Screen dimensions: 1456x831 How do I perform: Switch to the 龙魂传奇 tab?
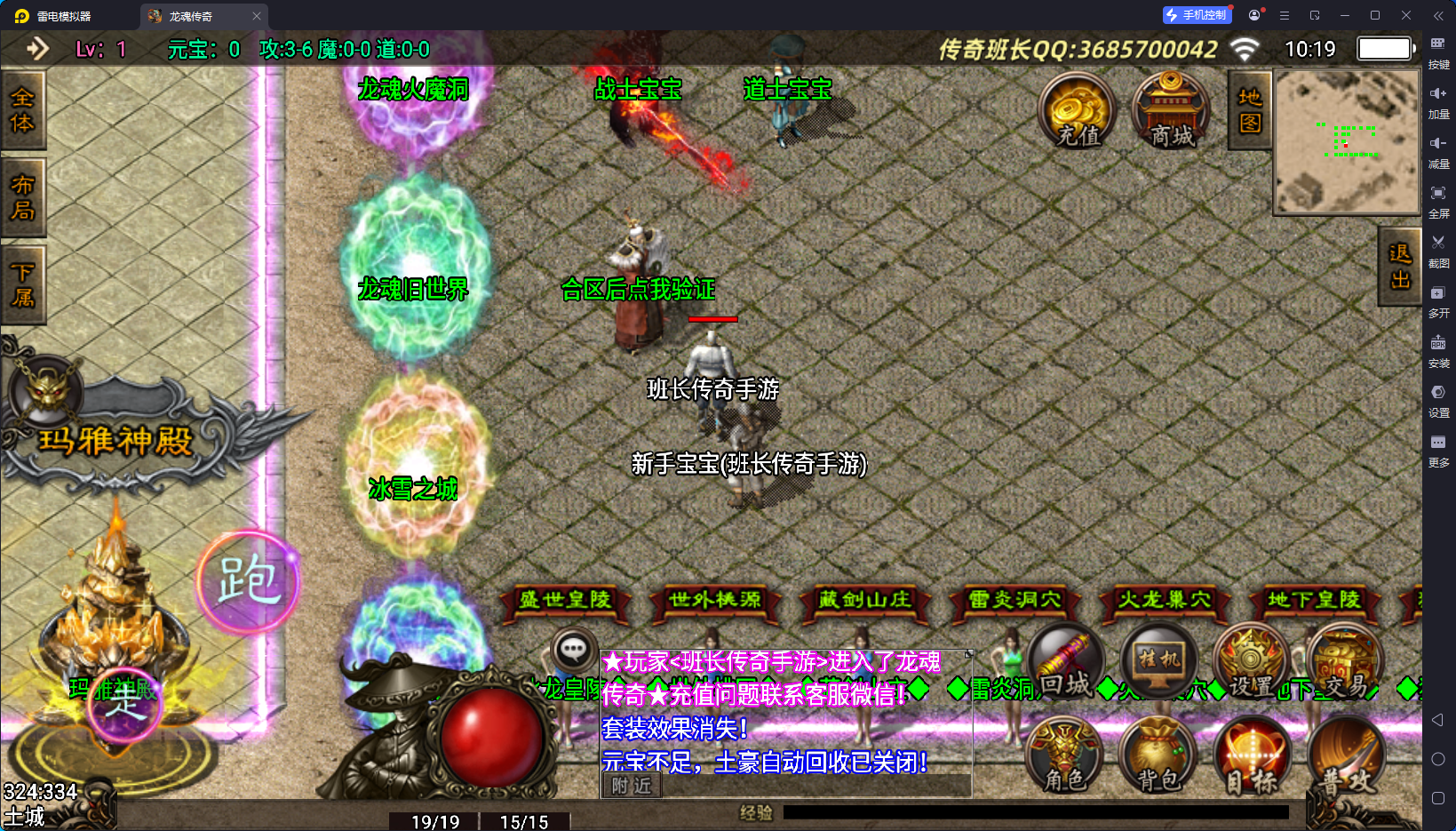click(x=191, y=15)
